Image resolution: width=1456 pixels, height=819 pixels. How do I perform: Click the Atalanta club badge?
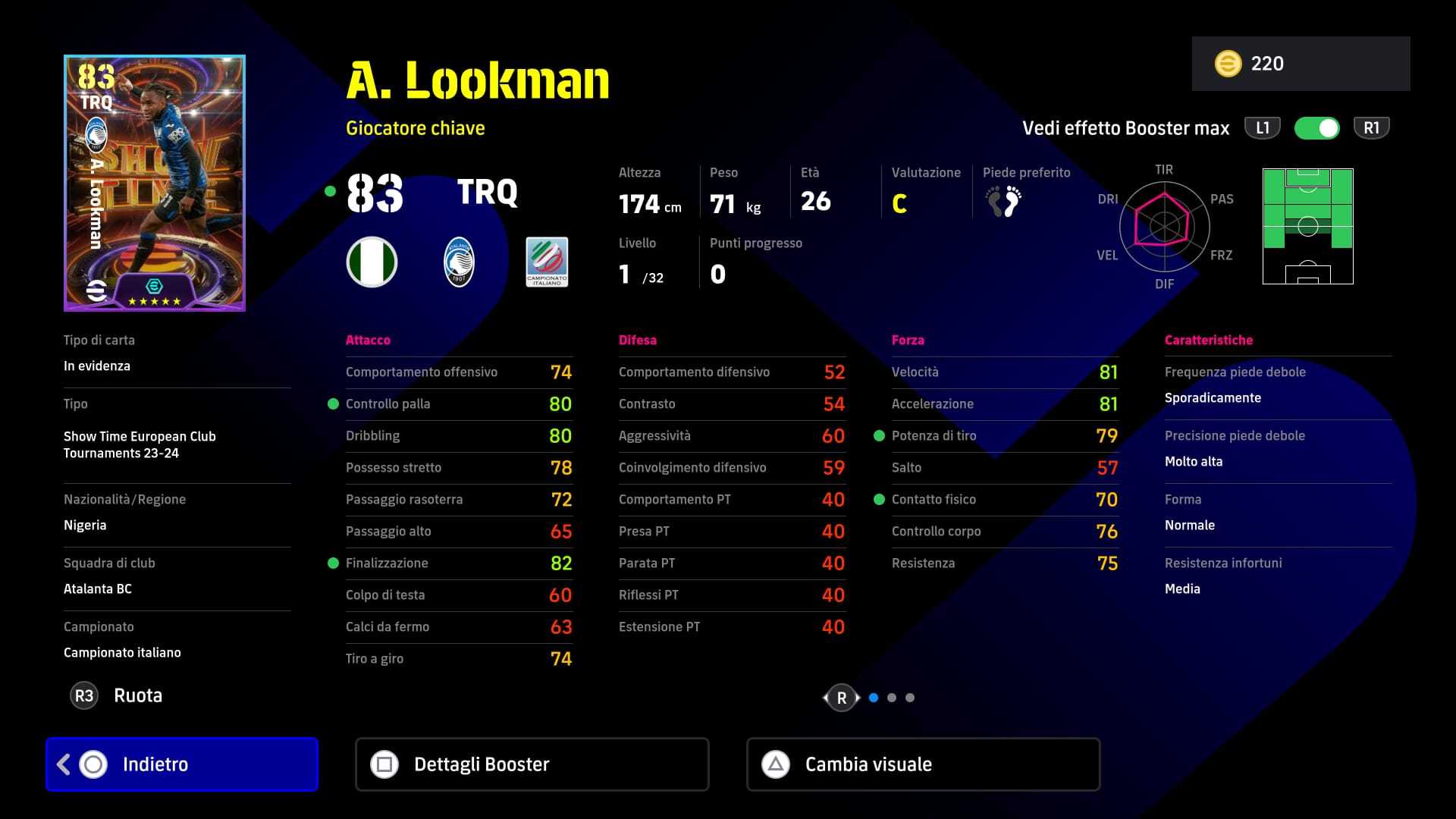pyautogui.click(x=459, y=262)
